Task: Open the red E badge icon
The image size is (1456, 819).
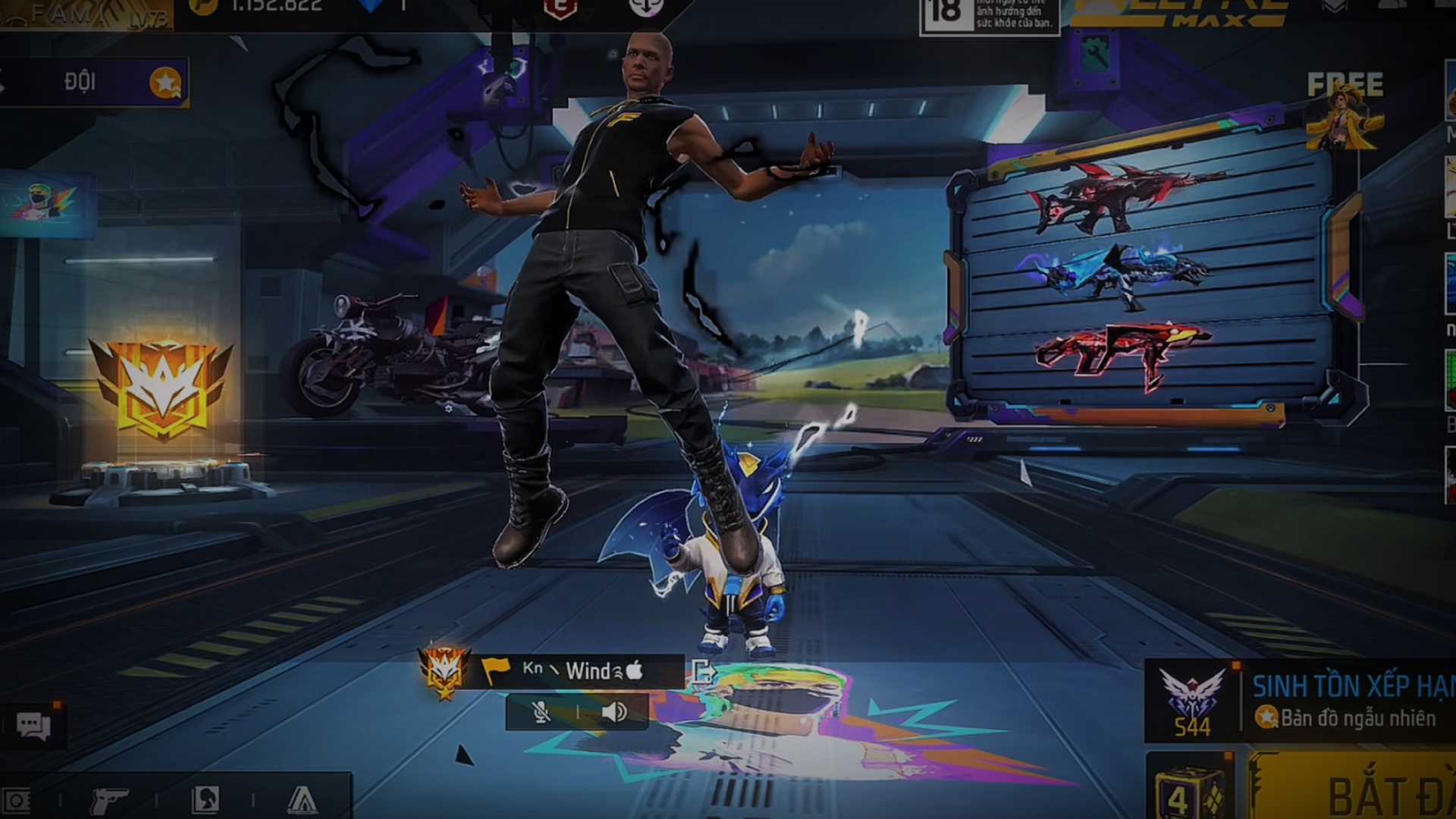Action: (560, 9)
